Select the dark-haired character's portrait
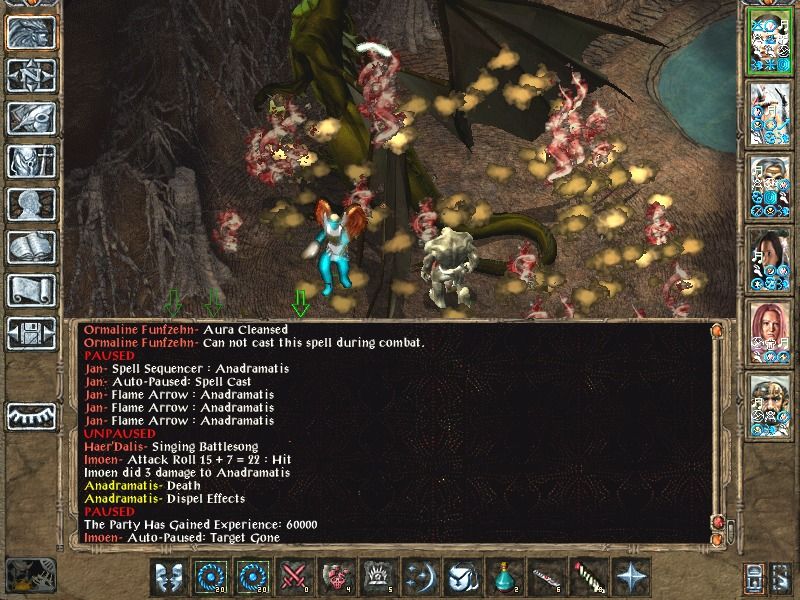The height and width of the screenshot is (600, 800). [x=767, y=258]
